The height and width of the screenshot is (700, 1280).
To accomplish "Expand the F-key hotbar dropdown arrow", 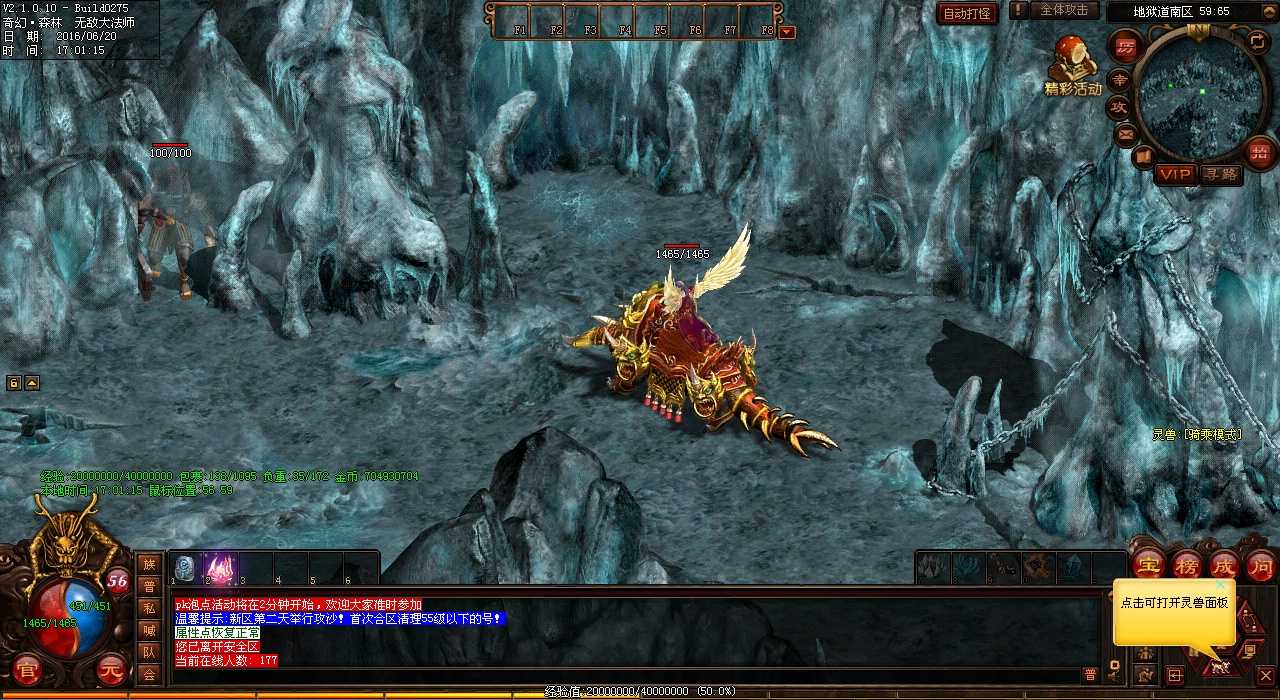I will [x=787, y=32].
